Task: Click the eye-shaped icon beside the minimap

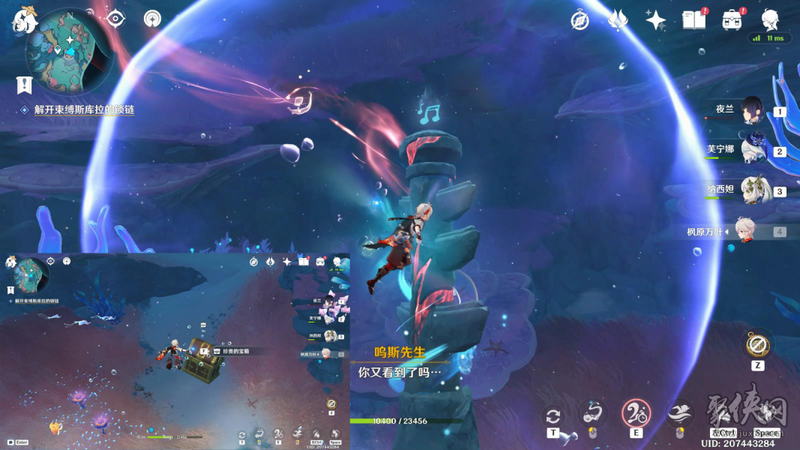Action: point(115,18)
